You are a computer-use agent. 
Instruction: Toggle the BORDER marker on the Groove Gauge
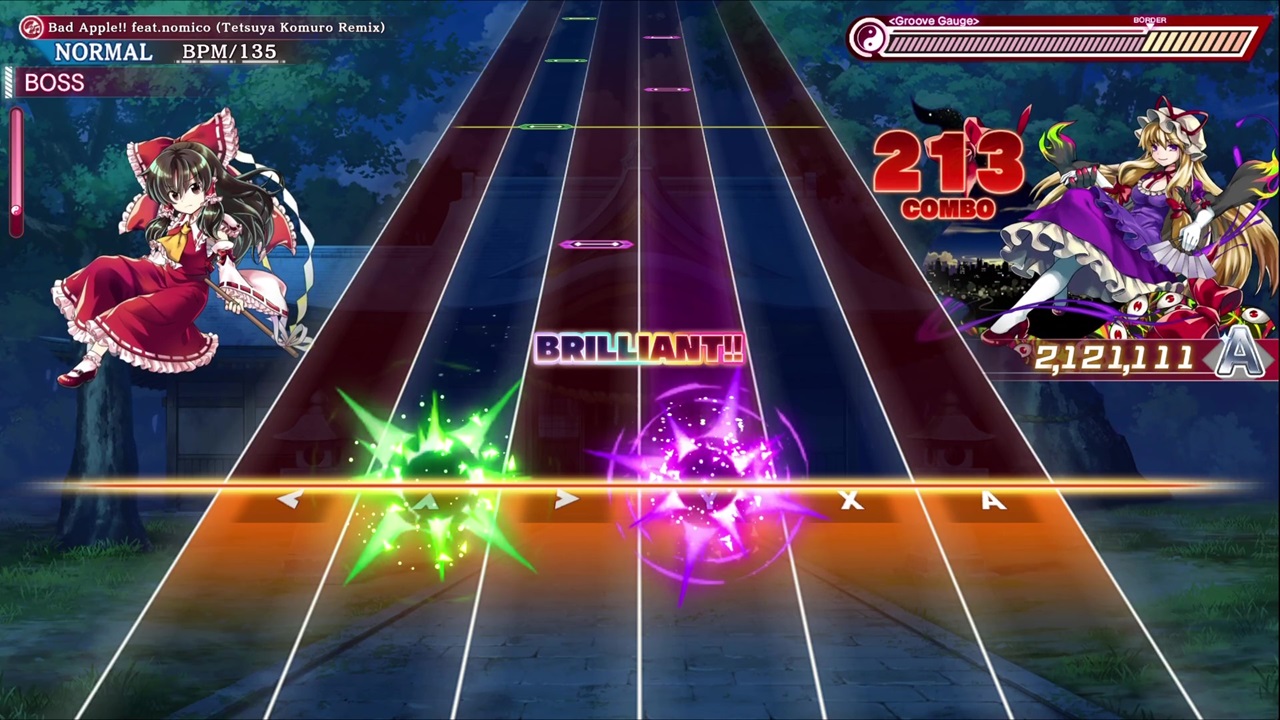[1149, 20]
